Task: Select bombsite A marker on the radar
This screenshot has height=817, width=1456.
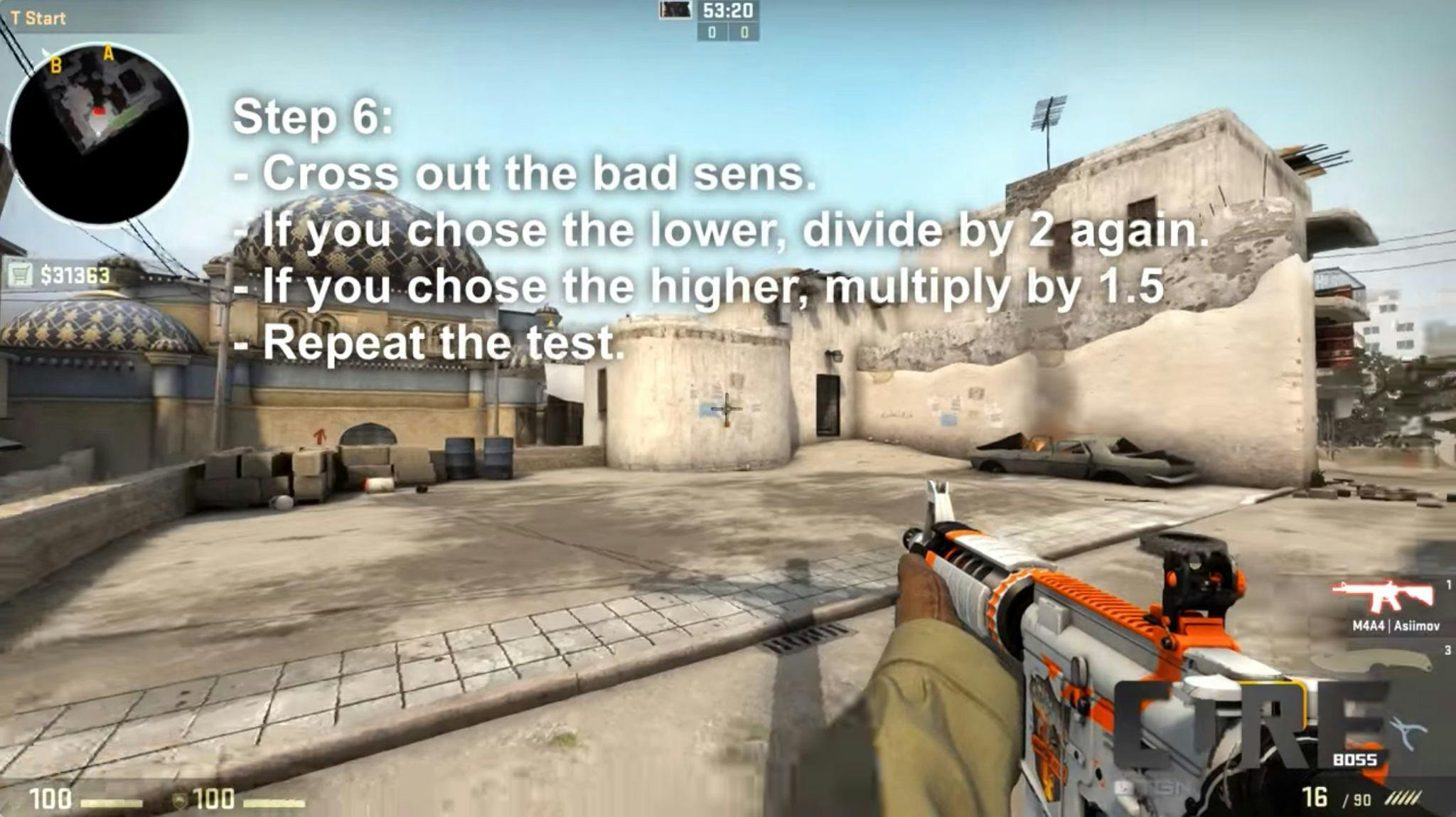Action: [107, 53]
